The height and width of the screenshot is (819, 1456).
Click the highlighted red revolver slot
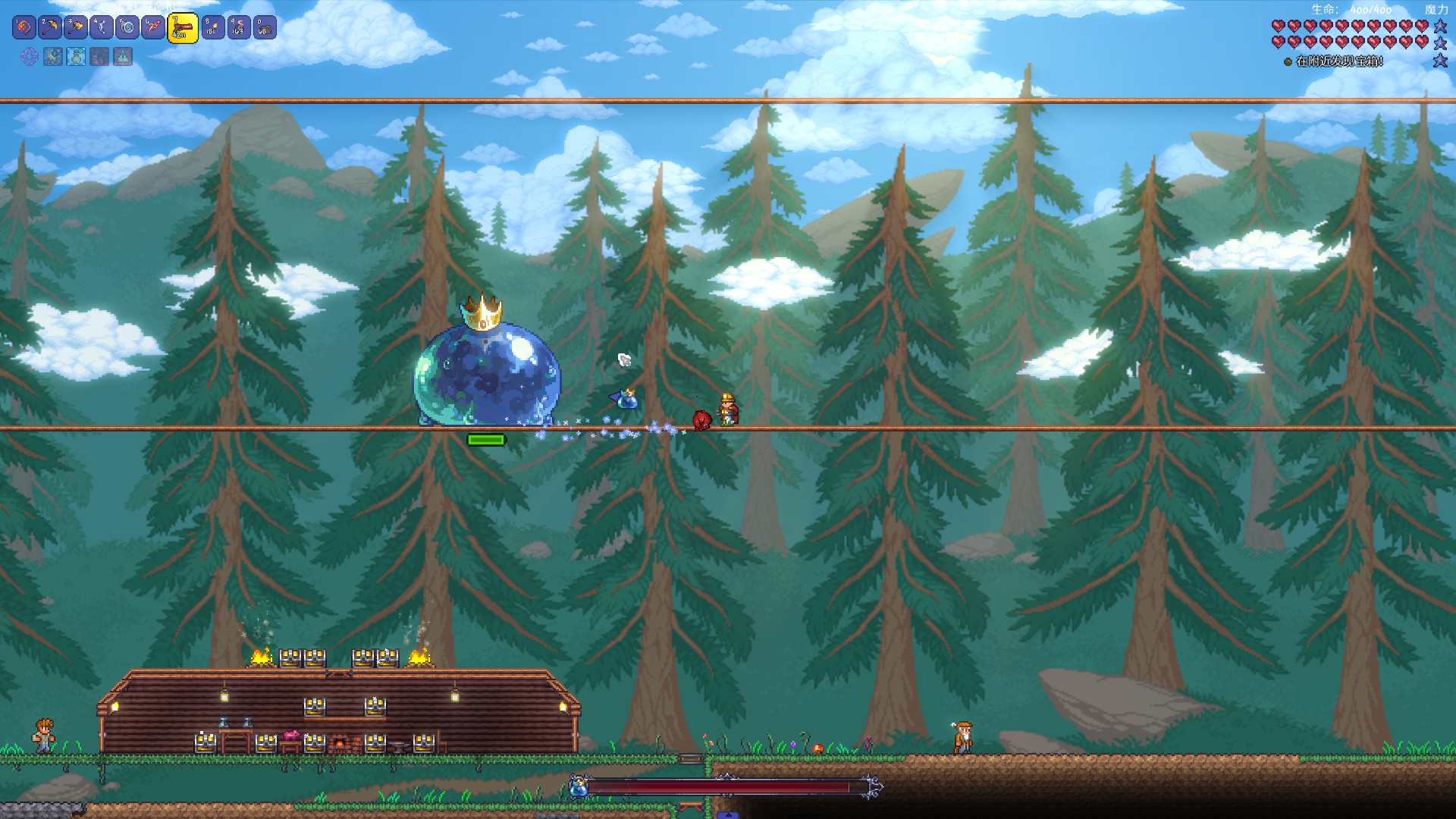pos(183,29)
